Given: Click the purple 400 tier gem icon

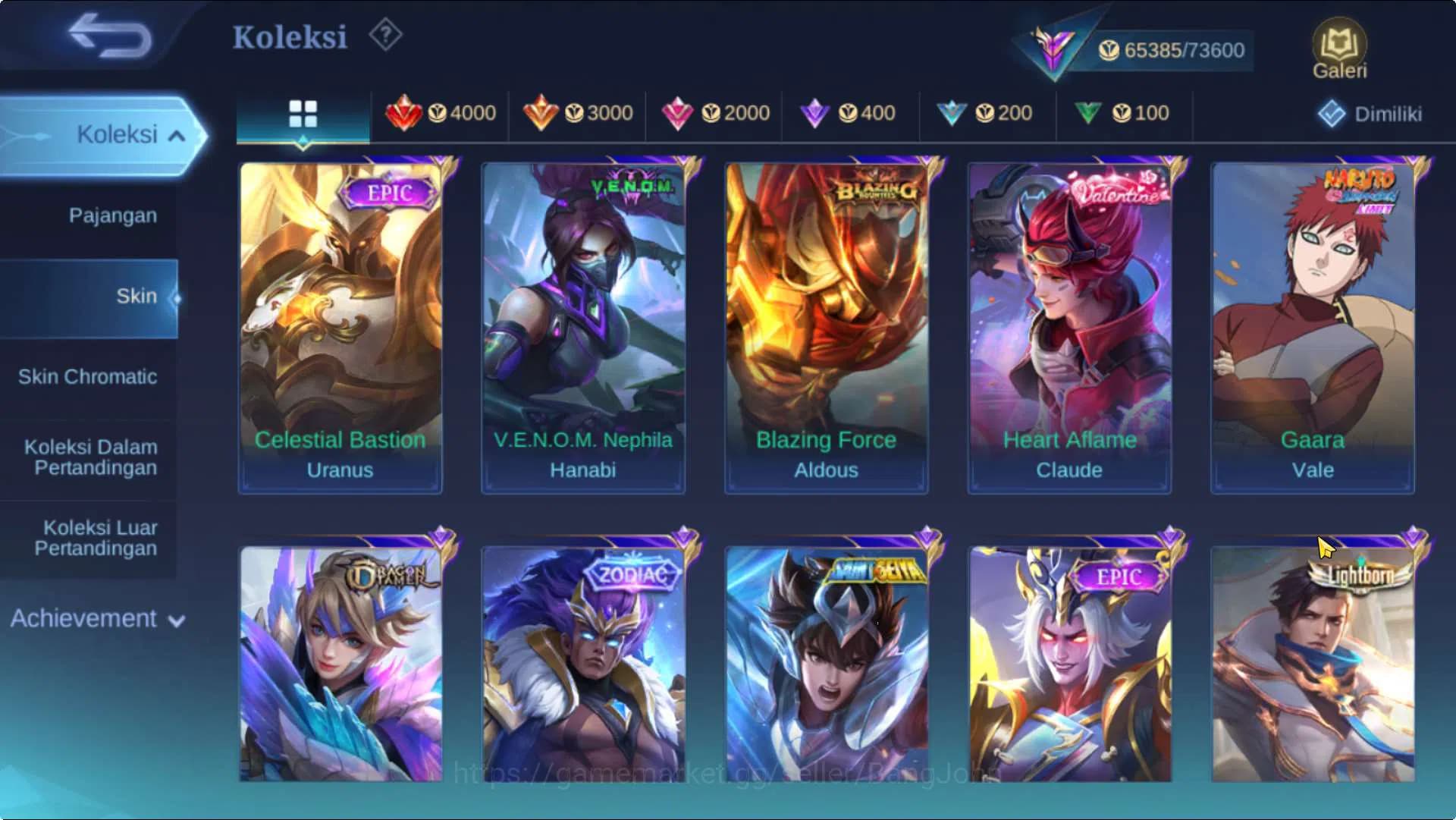Looking at the screenshot, I should coord(816,112).
